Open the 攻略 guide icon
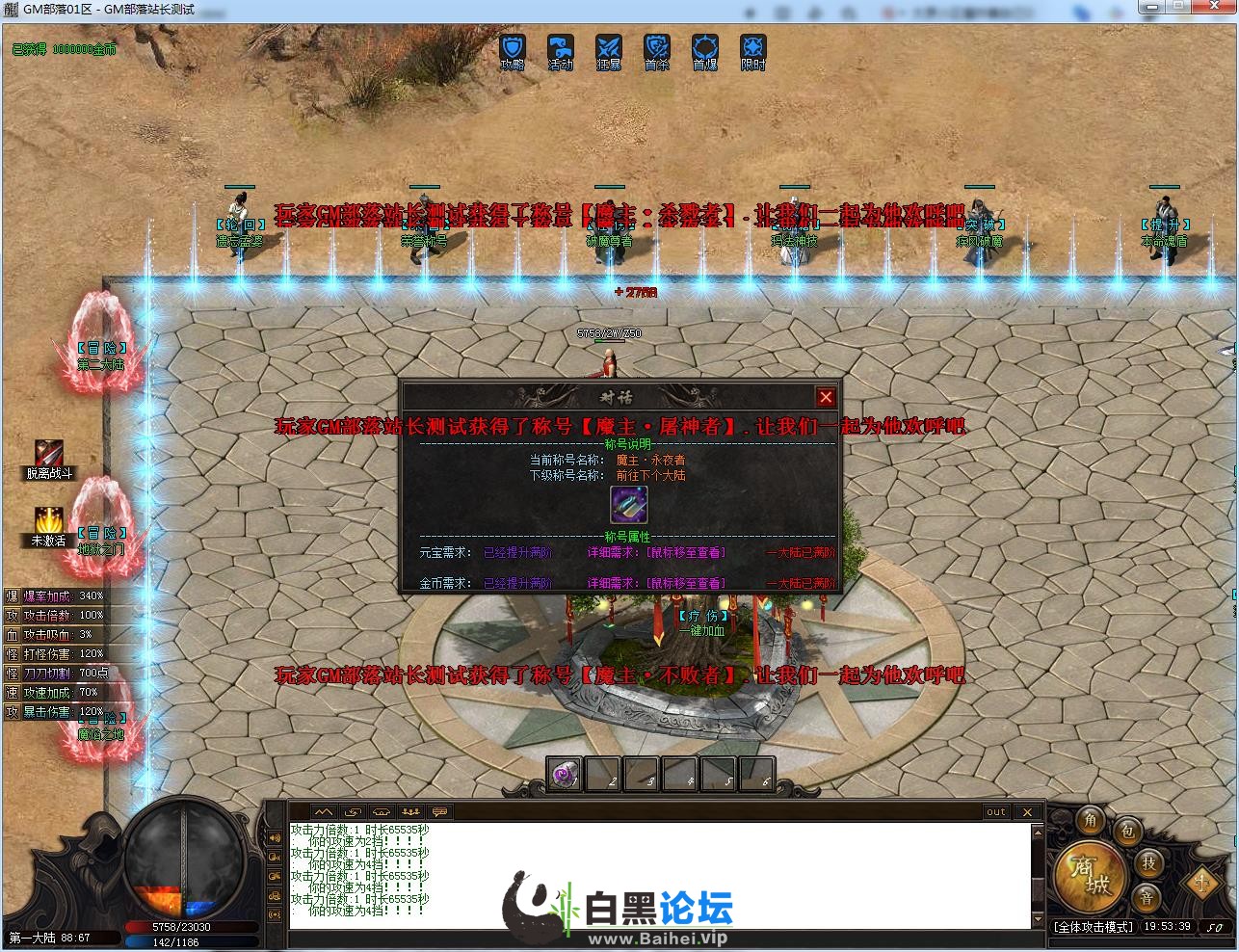The image size is (1239, 952). (513, 49)
